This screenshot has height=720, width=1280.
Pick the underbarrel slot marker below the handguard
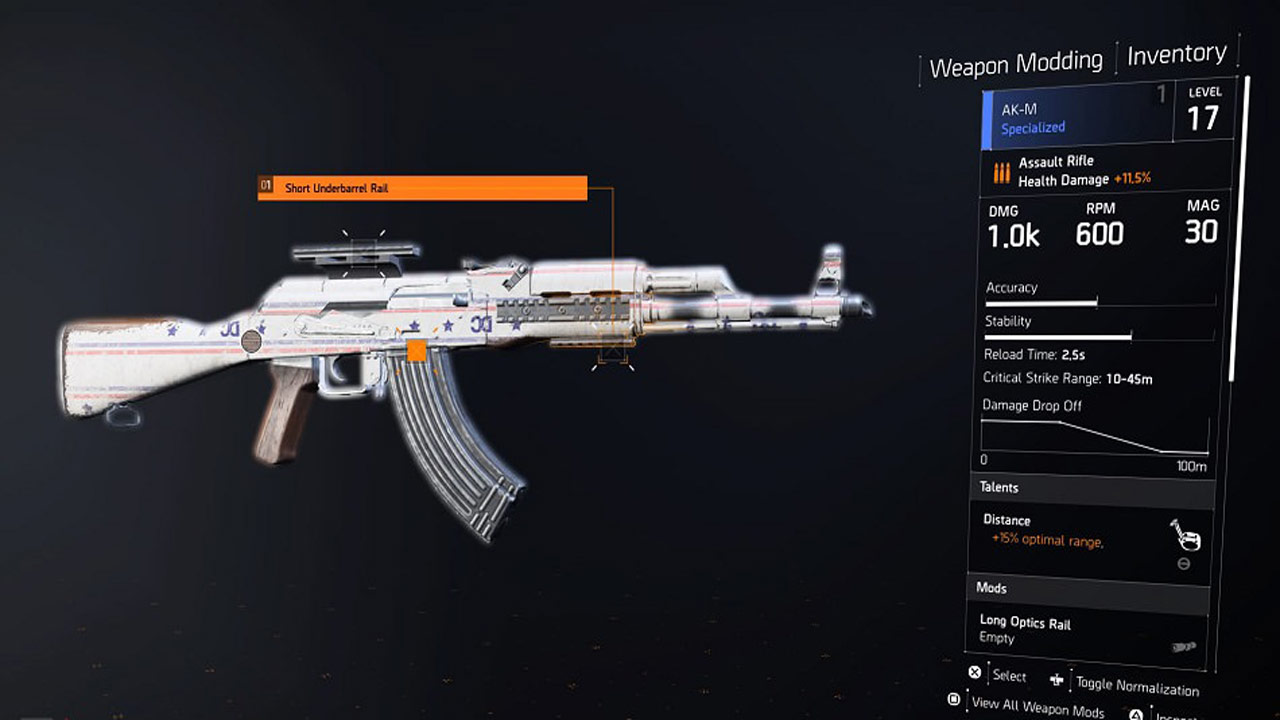[611, 357]
